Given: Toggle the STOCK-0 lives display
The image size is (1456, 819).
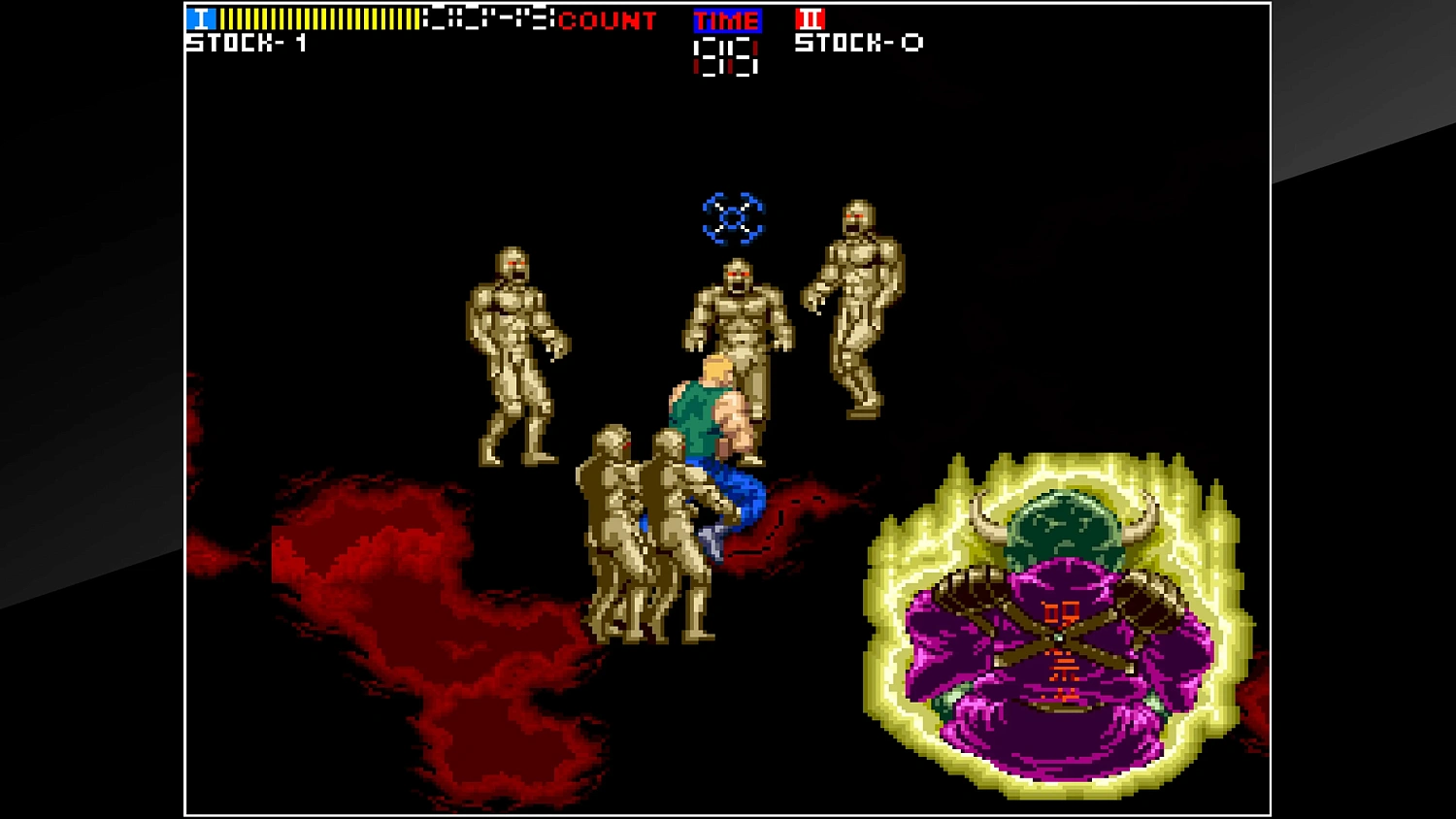Looking at the screenshot, I should [x=857, y=42].
